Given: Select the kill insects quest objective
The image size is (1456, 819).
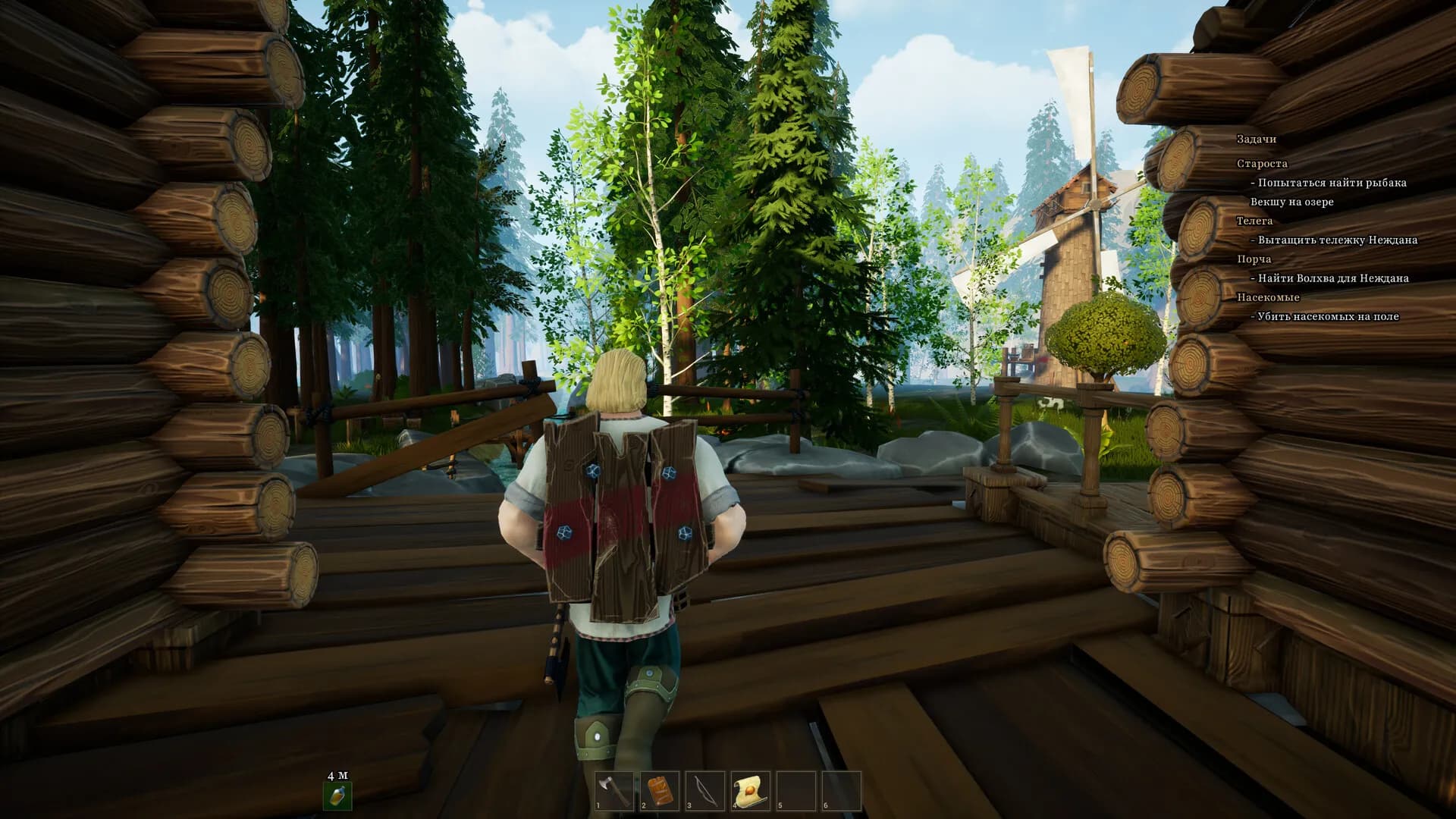Looking at the screenshot, I should click(1328, 316).
